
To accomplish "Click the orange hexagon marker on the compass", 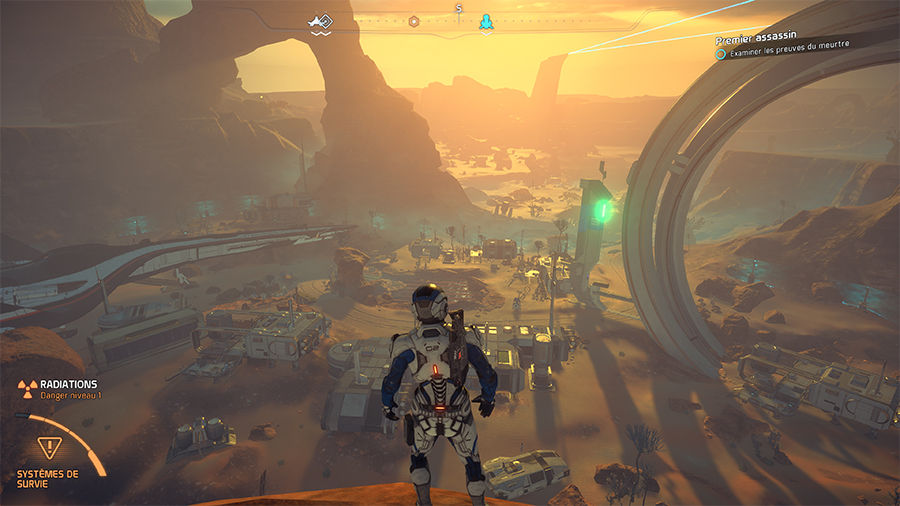I will [413, 21].
